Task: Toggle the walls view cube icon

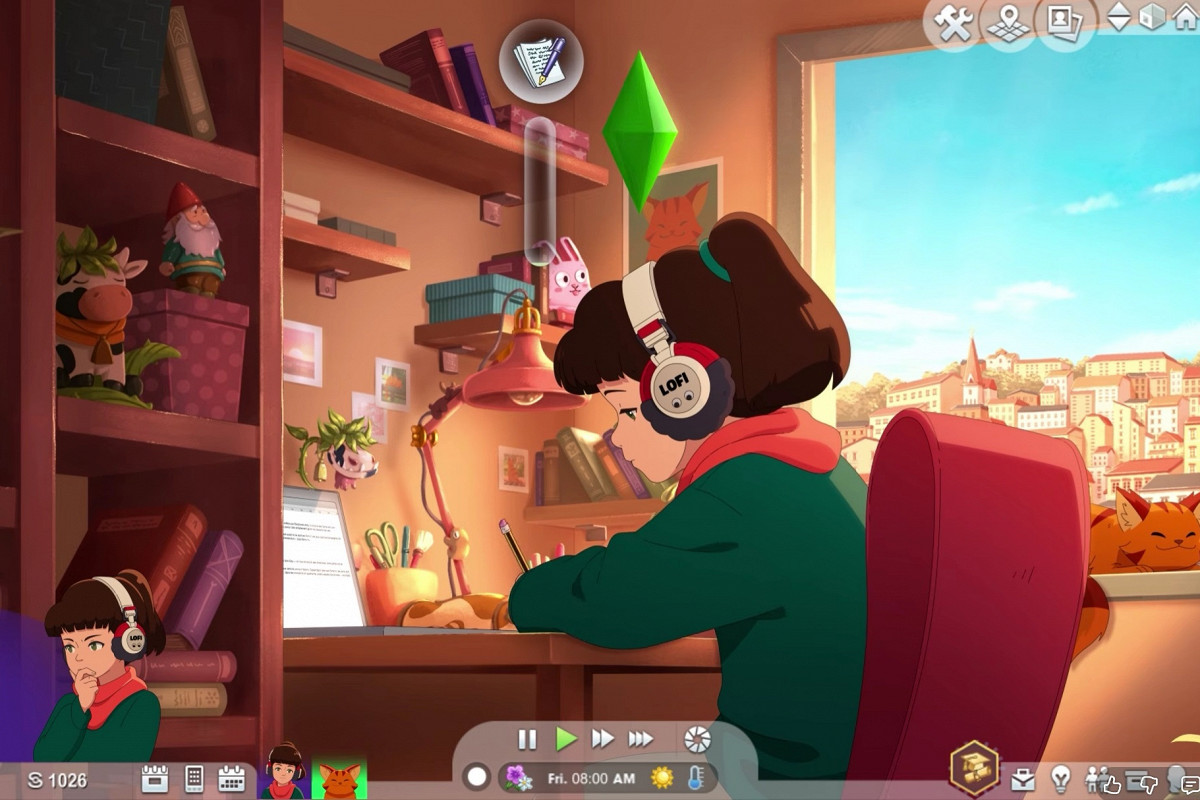Action: coord(1152,18)
